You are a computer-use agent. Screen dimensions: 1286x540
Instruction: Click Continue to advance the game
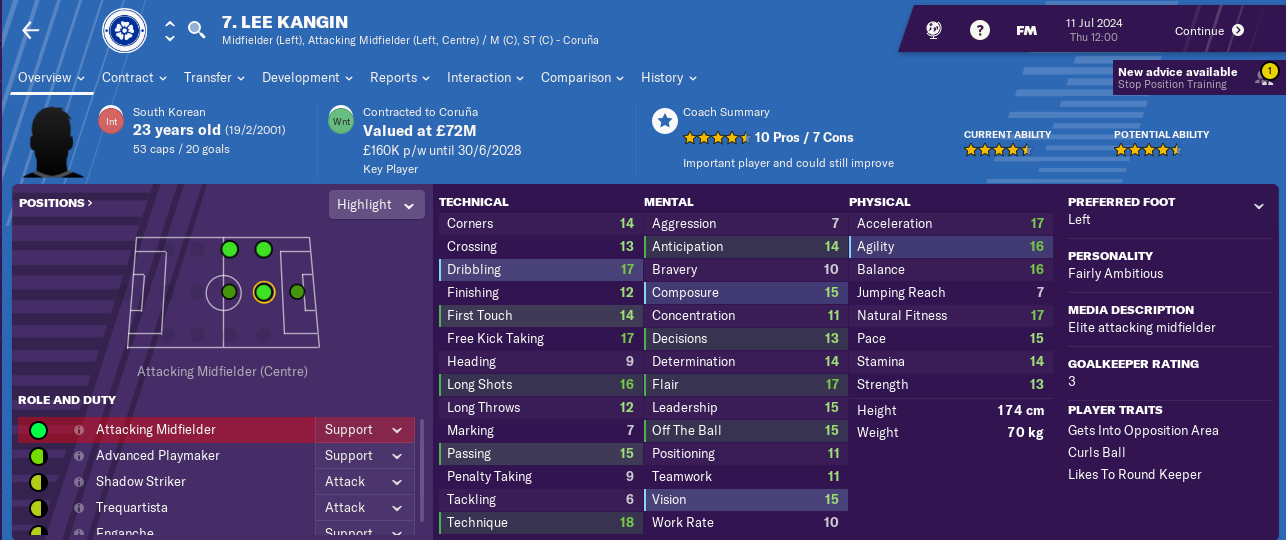pyautogui.click(x=1209, y=30)
